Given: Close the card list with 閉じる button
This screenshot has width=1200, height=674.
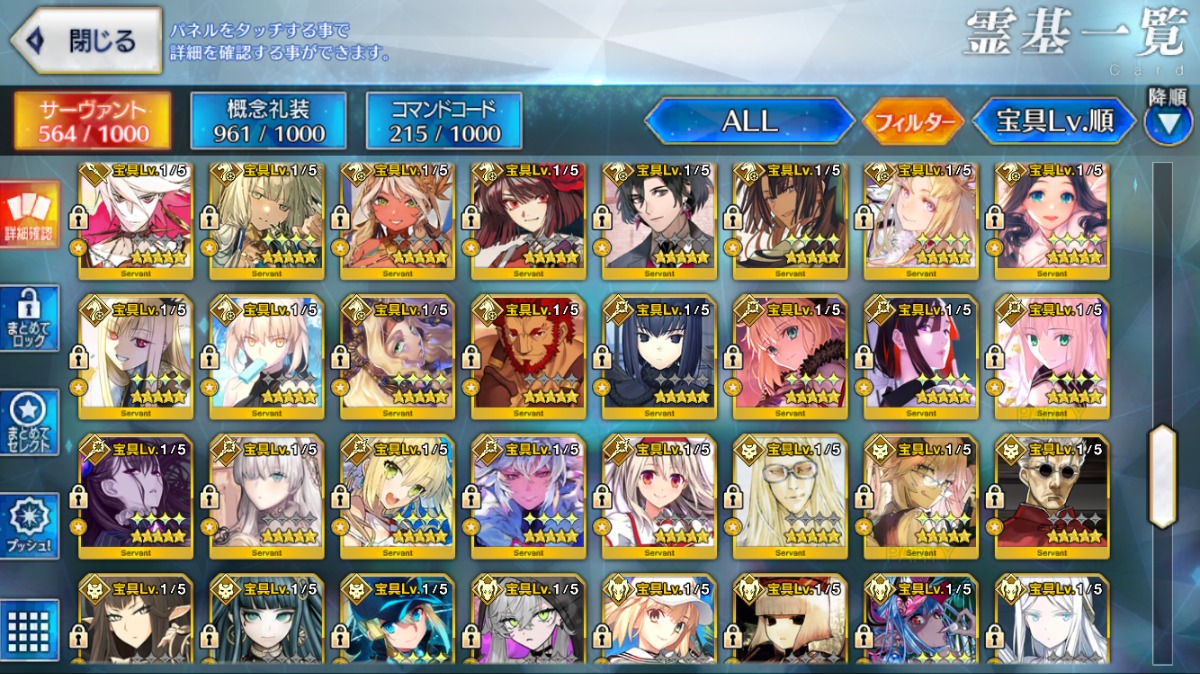Looking at the screenshot, I should pos(86,41).
